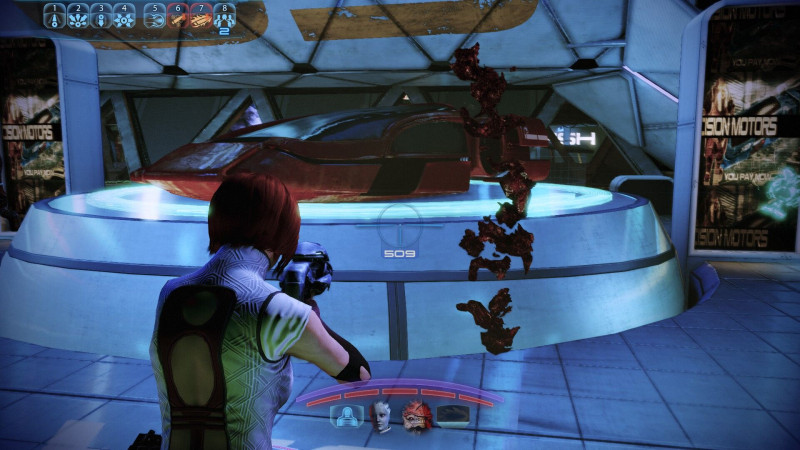
Task: Select Wrex's squad portrait
Action: tap(415, 415)
